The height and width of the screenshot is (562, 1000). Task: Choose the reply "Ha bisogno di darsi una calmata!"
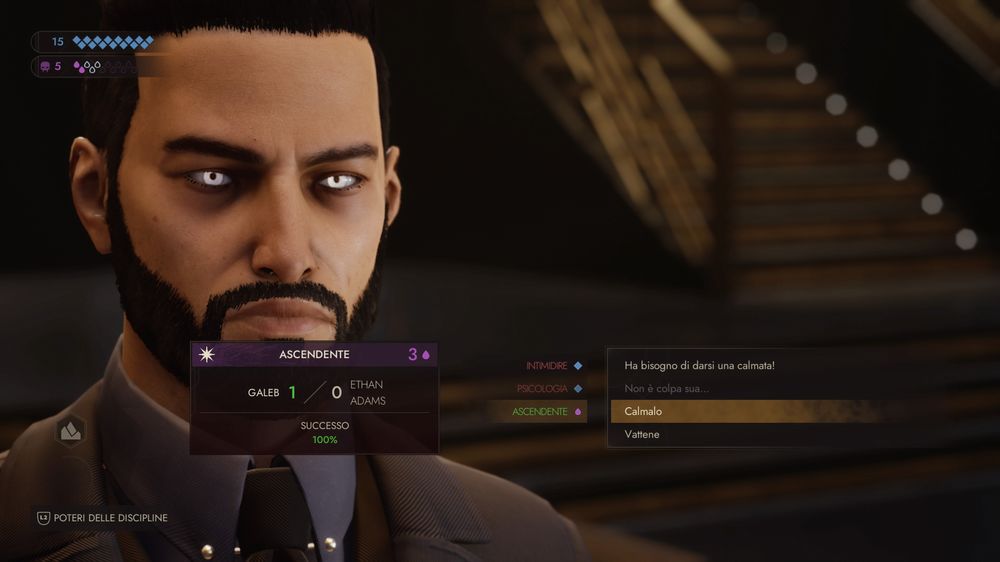(x=699, y=365)
